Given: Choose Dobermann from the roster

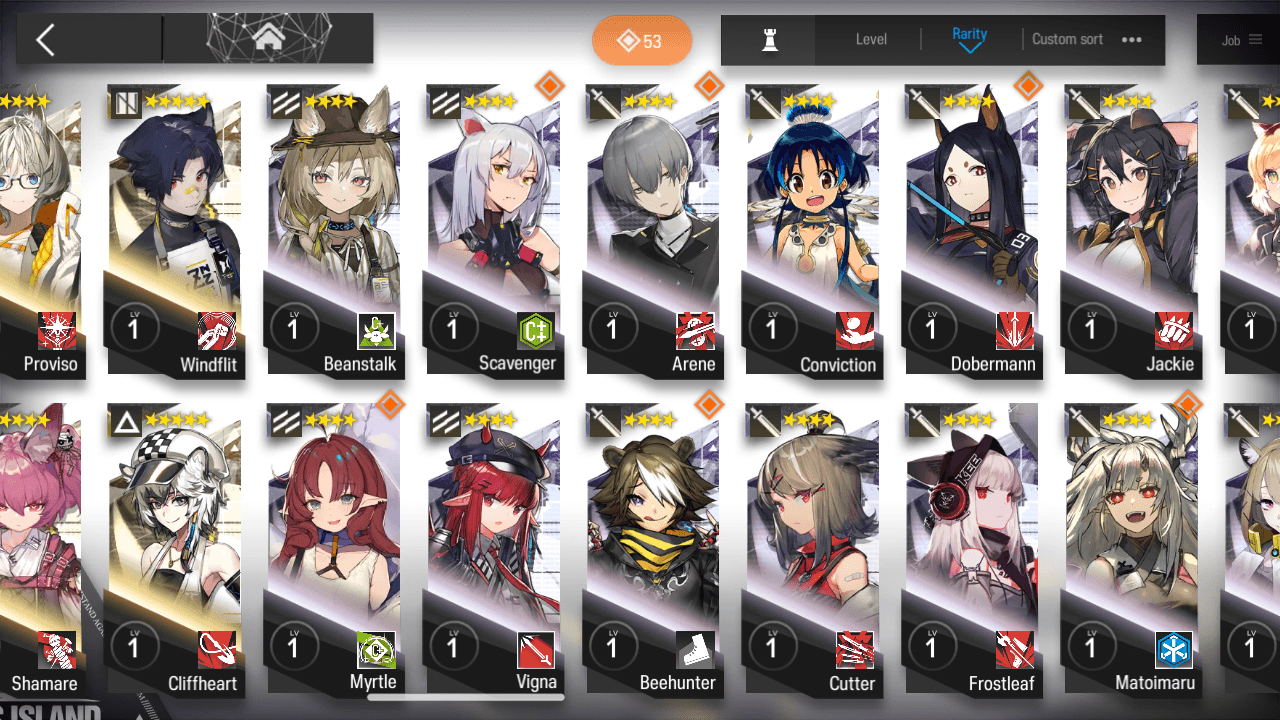Looking at the screenshot, I should tap(972, 230).
